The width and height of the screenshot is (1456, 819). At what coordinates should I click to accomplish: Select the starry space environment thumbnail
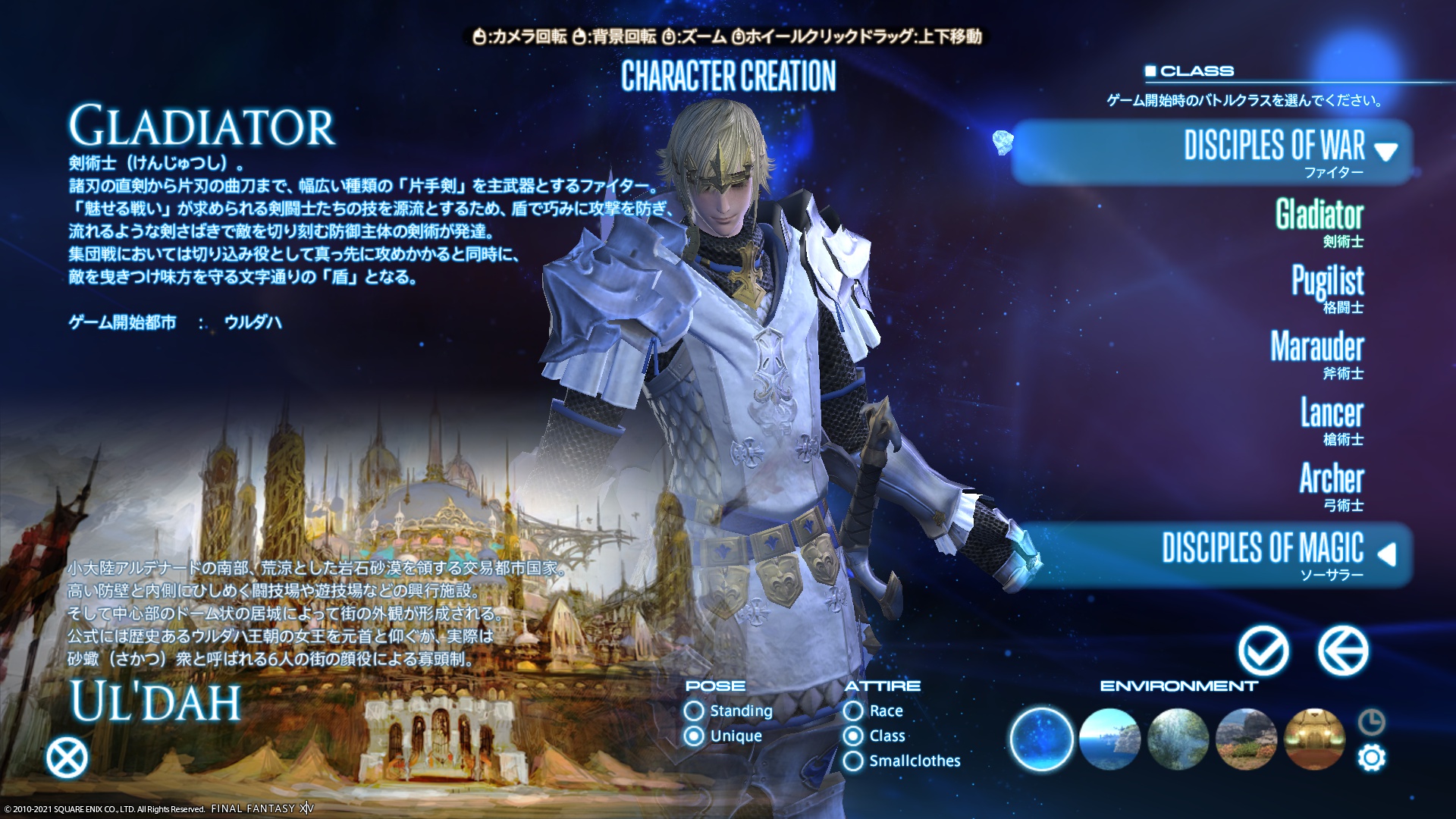(1042, 739)
